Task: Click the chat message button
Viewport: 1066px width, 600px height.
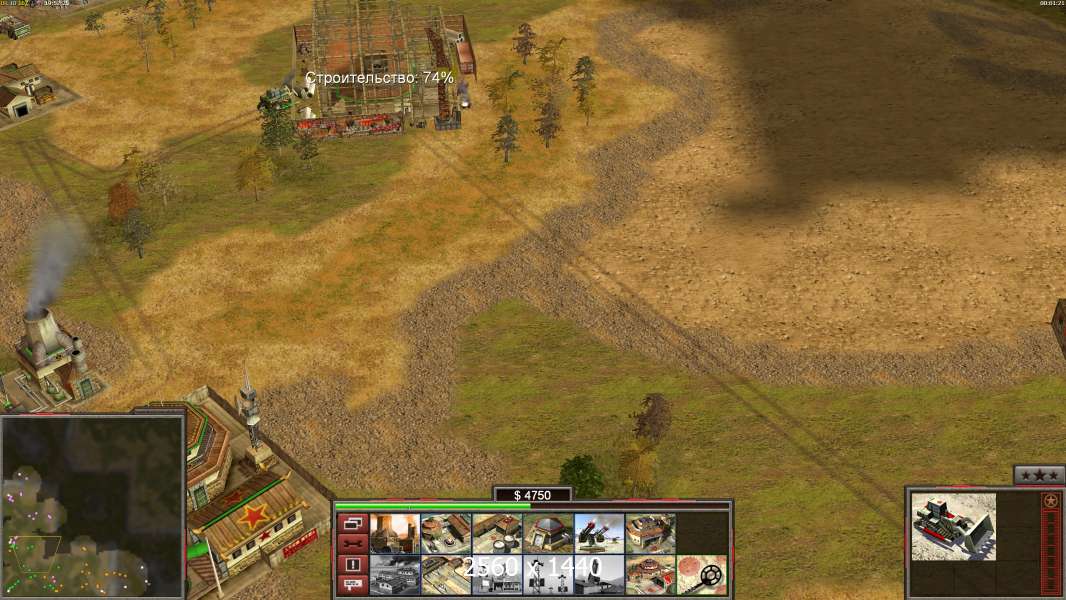Action: (351, 585)
